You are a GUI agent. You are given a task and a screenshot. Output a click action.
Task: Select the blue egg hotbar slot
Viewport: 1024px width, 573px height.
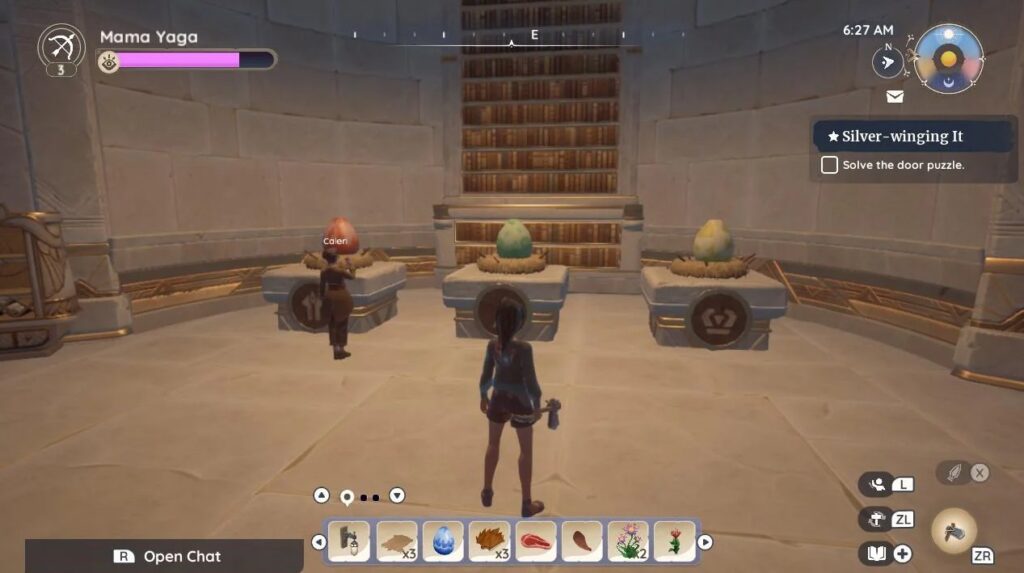[x=442, y=541]
